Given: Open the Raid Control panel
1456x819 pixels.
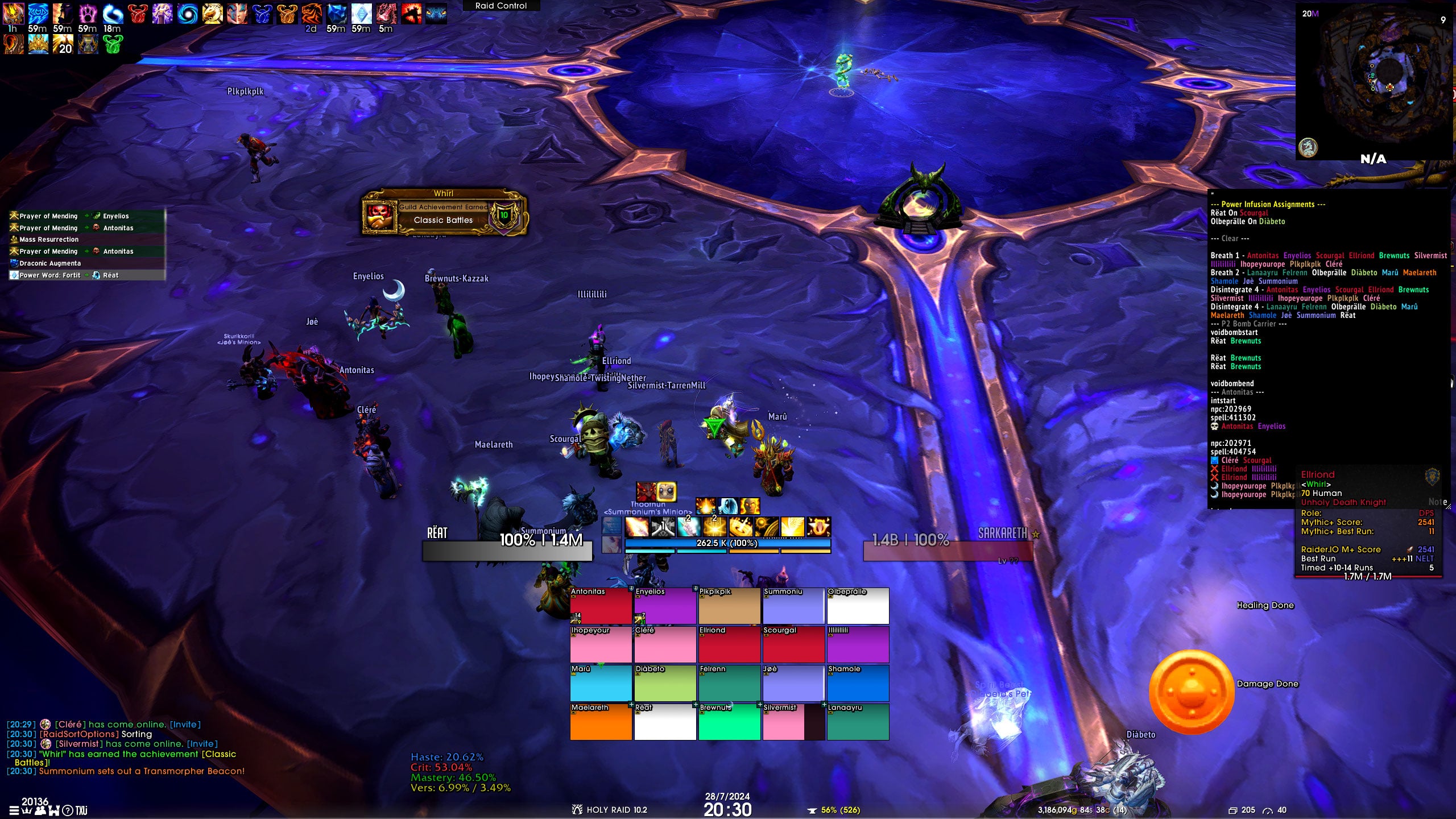Looking at the screenshot, I should click(x=500, y=6).
